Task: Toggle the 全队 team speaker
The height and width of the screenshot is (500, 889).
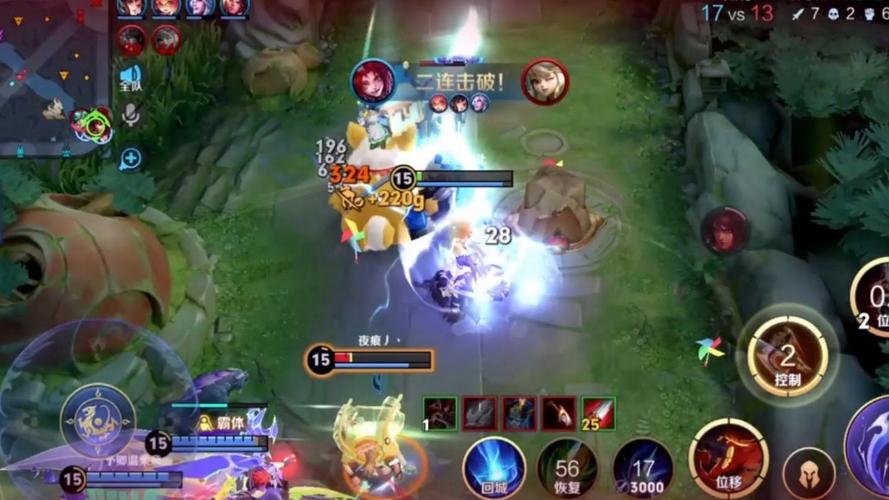Action: (131, 77)
